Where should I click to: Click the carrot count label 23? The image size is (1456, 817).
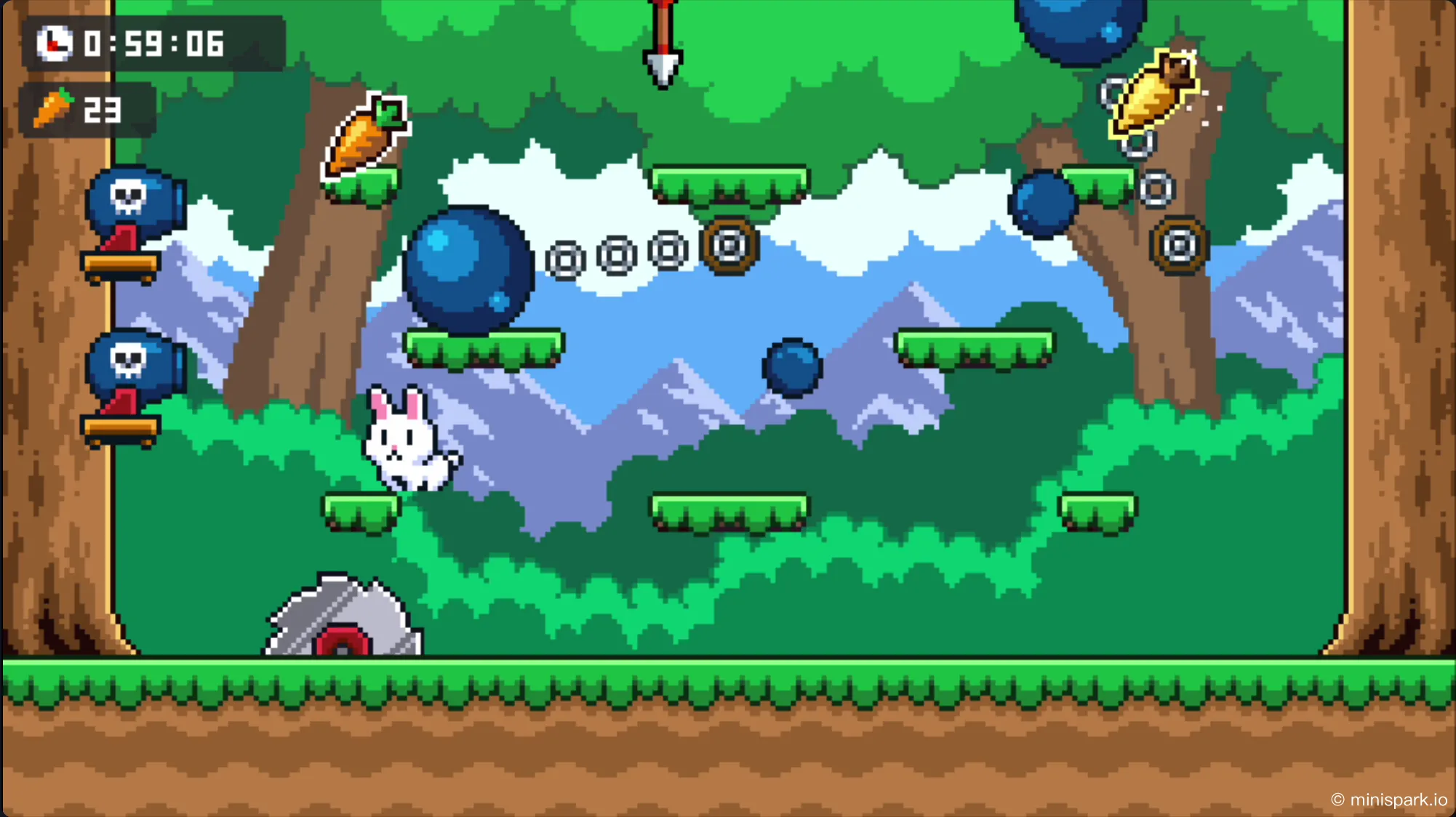[x=102, y=109]
